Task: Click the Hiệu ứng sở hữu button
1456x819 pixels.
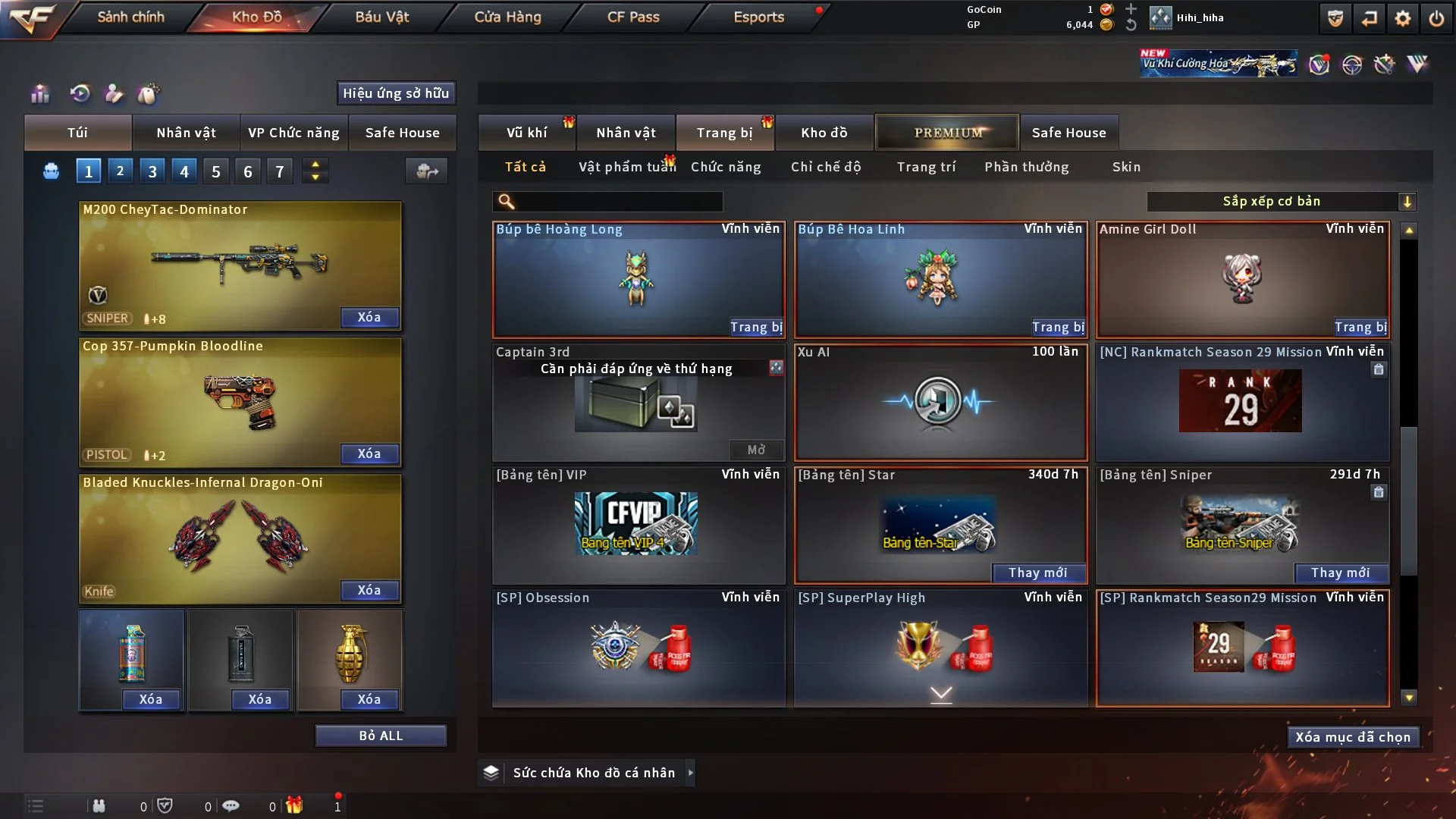Action: coord(395,93)
